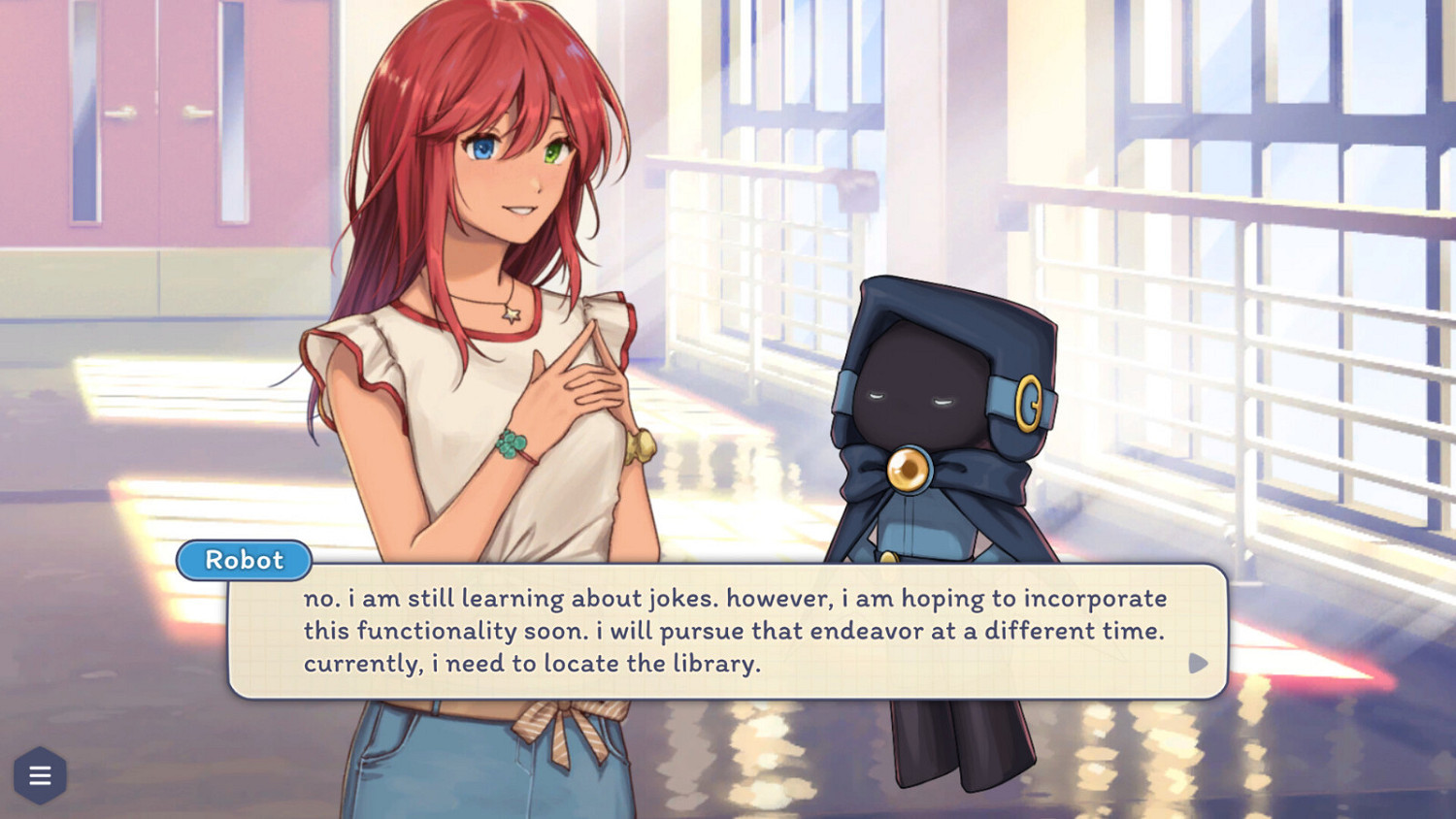Toggle the dialogue box visibility by clicking it

click(x=728, y=631)
